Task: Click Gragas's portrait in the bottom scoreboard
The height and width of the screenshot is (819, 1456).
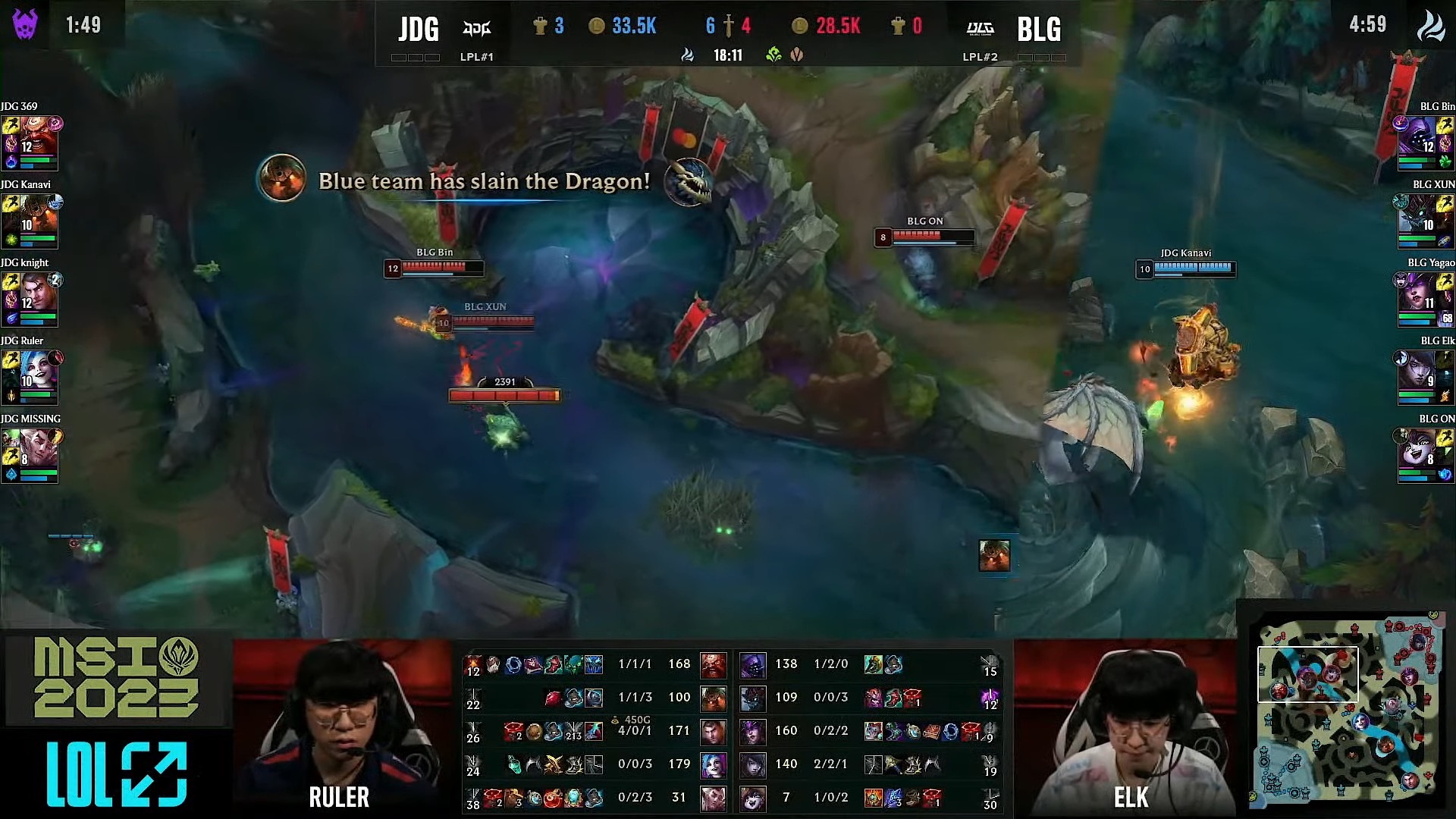Action: coord(713,665)
